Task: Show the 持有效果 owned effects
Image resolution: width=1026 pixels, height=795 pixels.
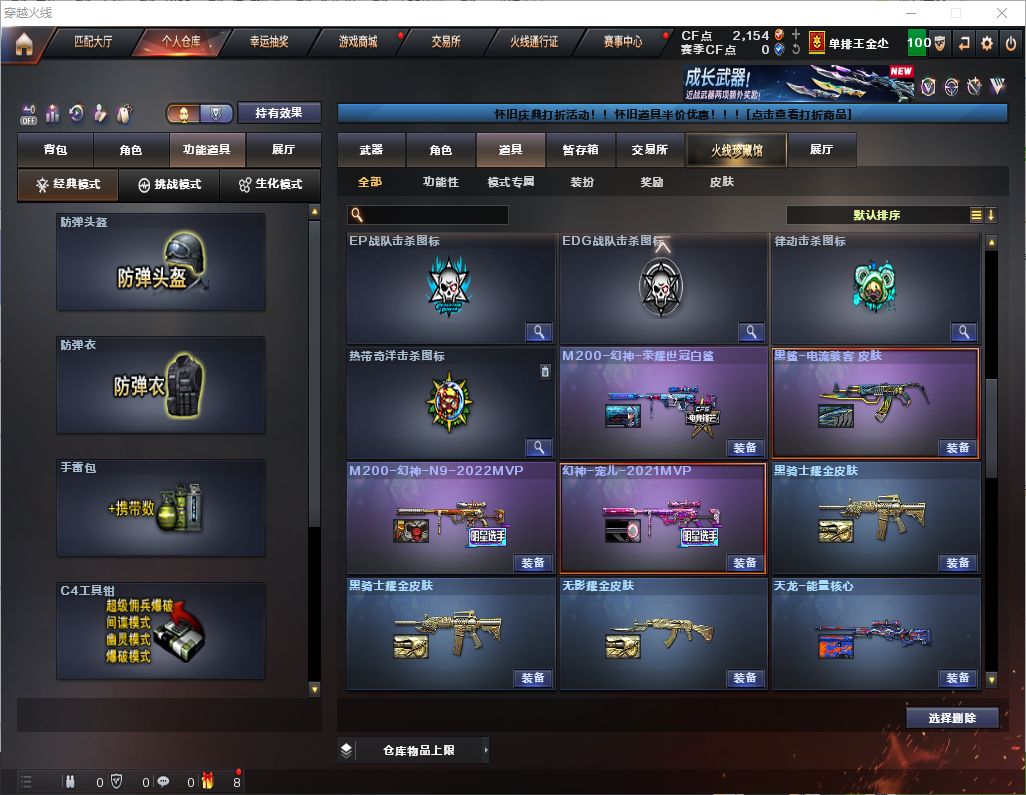Action: click(278, 113)
